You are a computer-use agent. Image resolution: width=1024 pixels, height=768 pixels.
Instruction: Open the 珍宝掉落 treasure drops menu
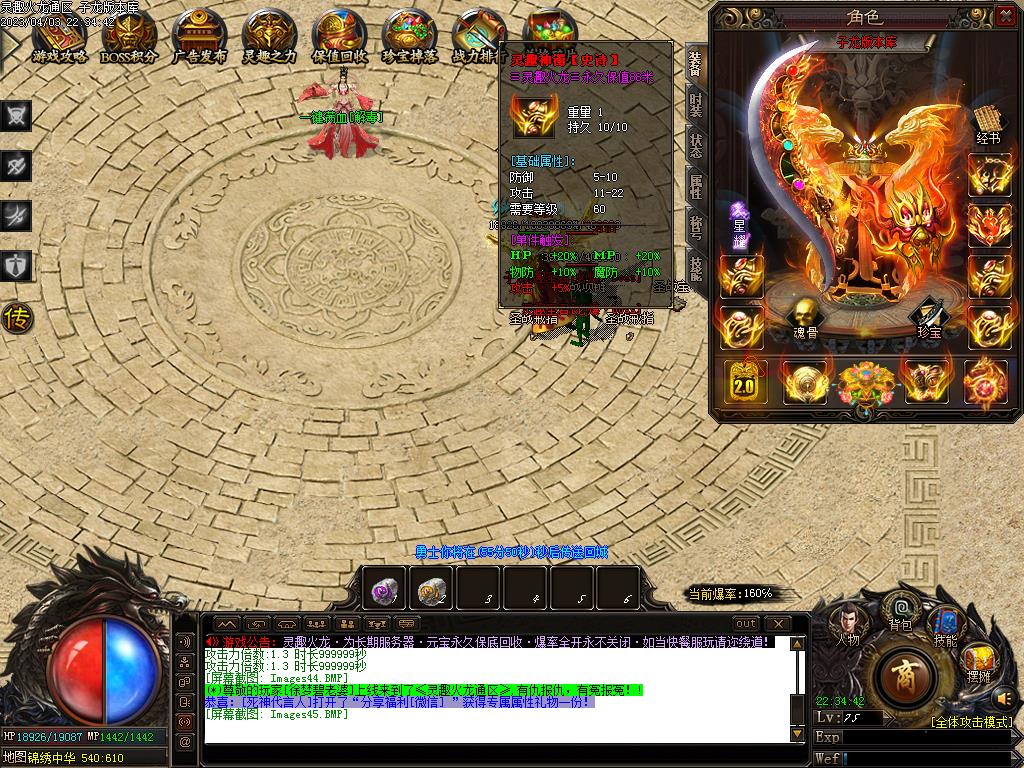(x=409, y=38)
